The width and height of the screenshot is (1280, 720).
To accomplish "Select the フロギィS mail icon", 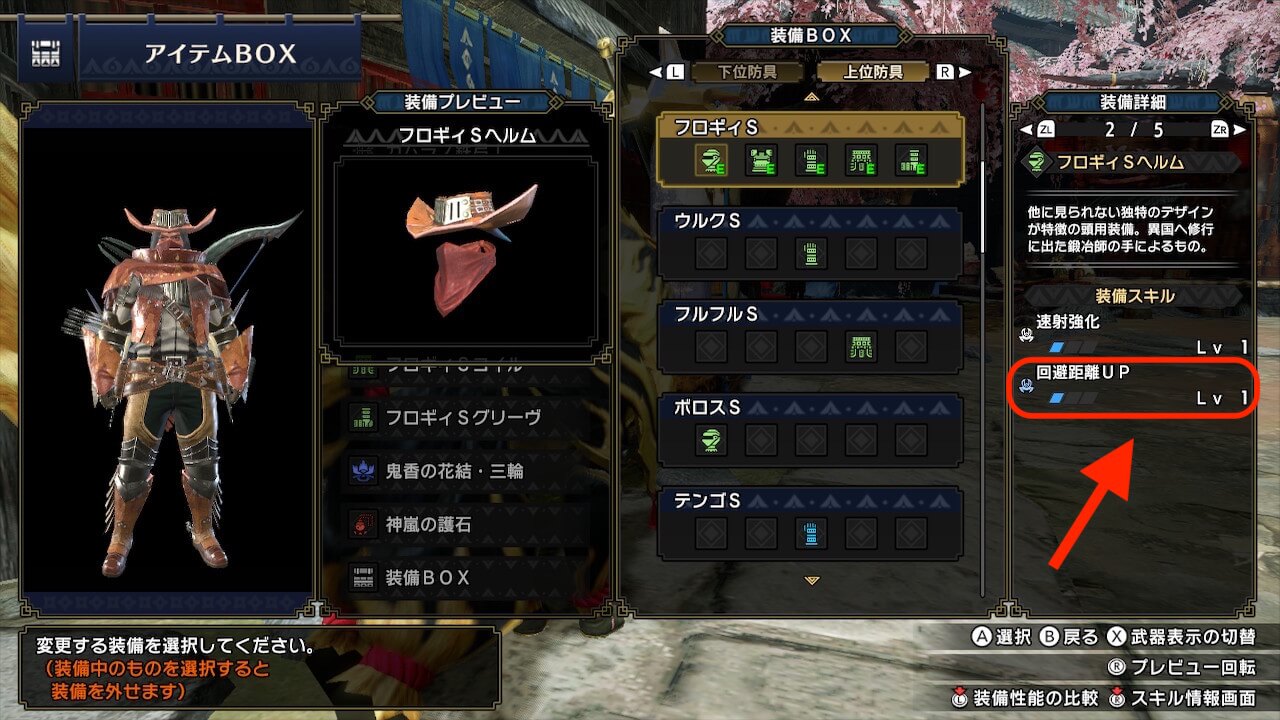I will pyautogui.click(x=761, y=160).
